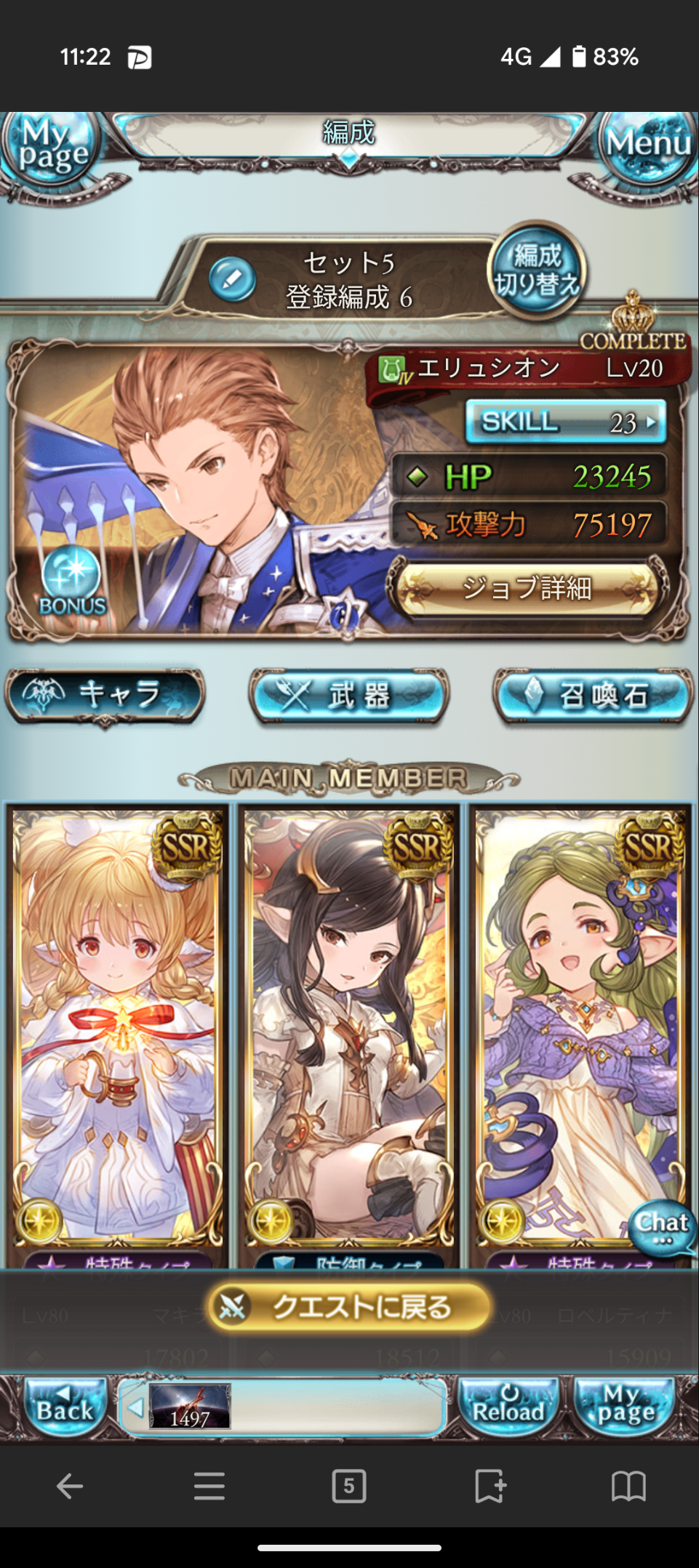
Task: Edit party set name with pencil icon
Action: [232, 280]
